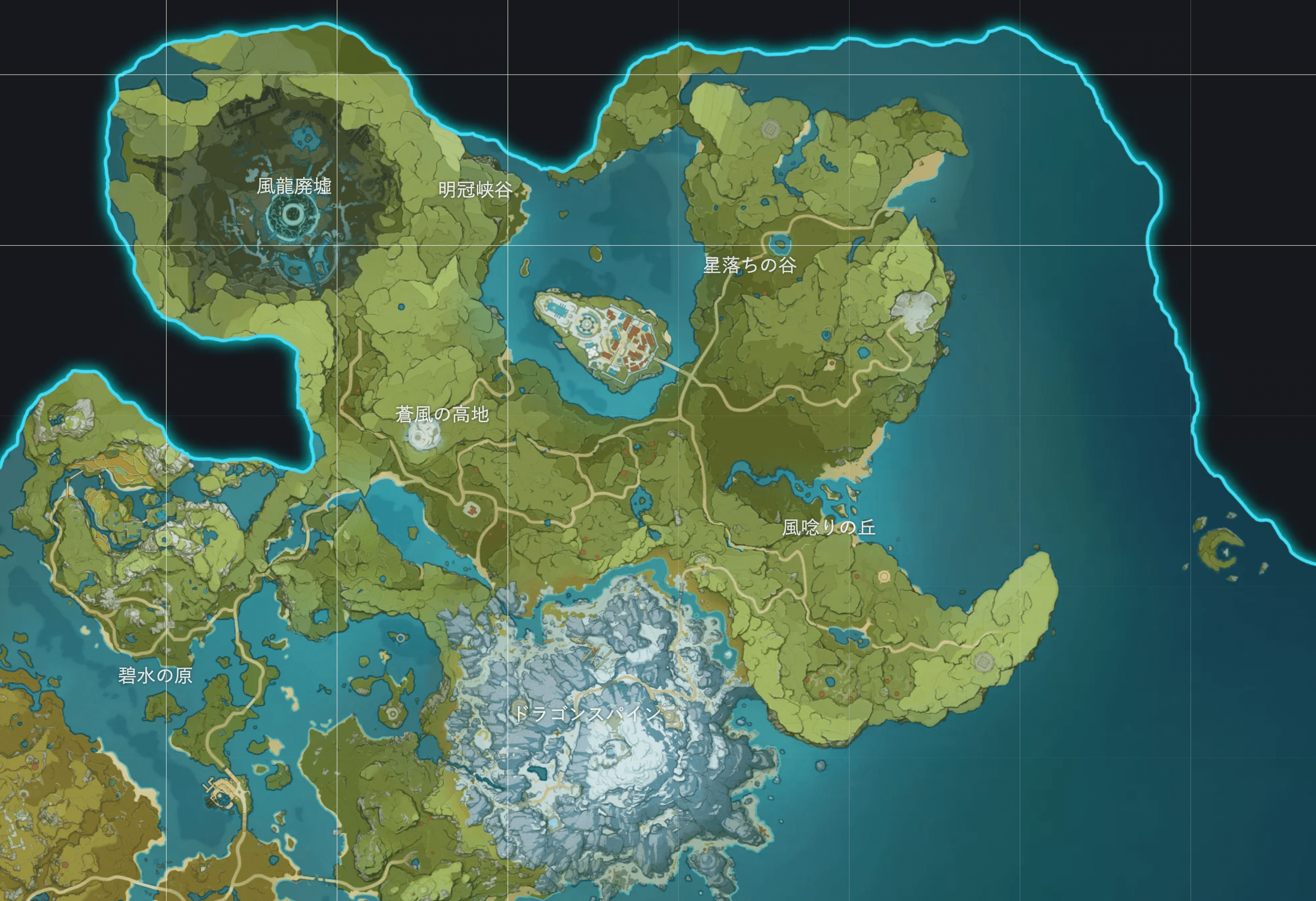Select the 蒼風の高地 map label
The height and width of the screenshot is (901, 1316).
(x=441, y=415)
